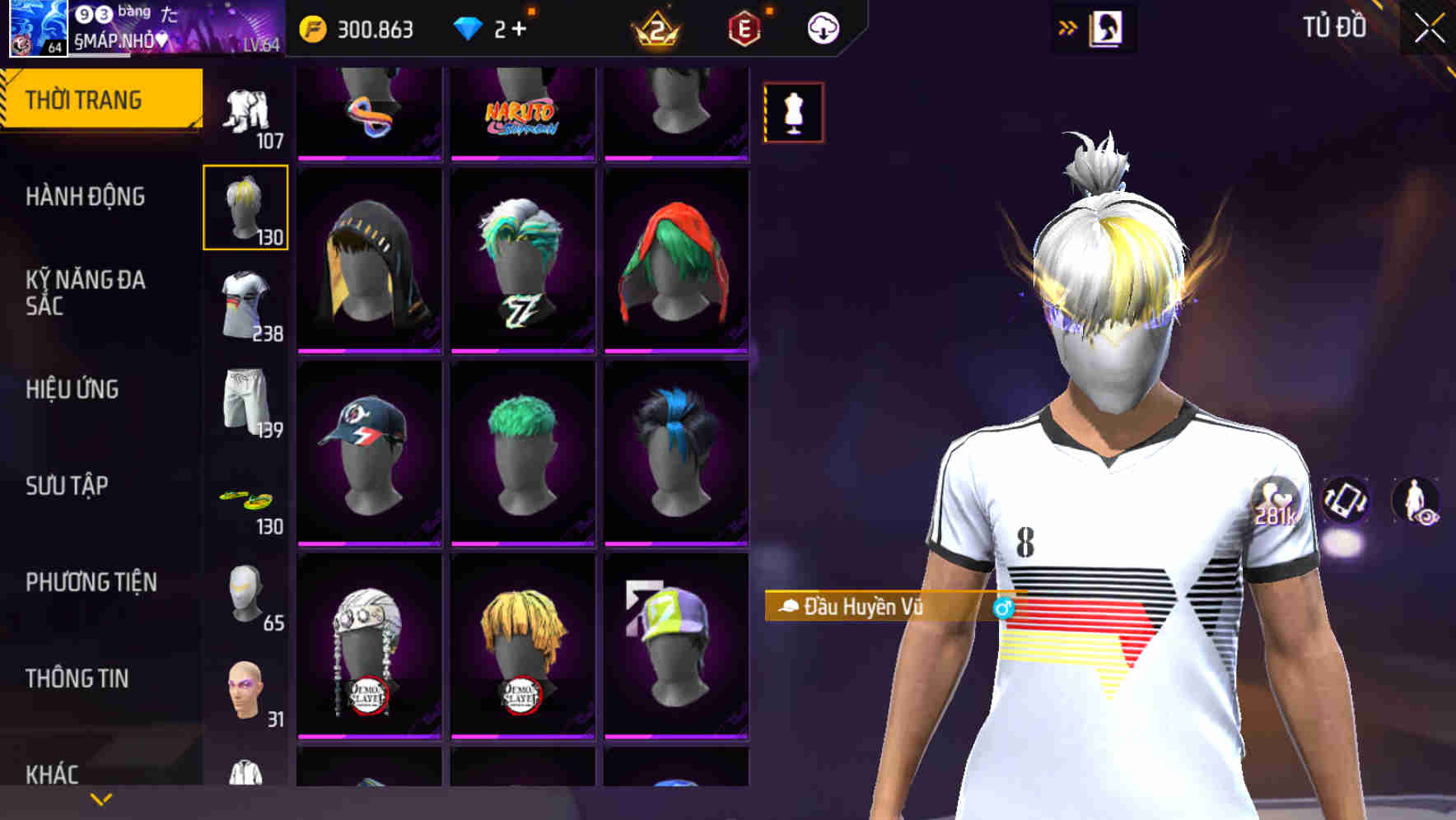This screenshot has width=1456, height=820.
Task: Click the pink progress bar under the Naruto item
Action: (x=524, y=158)
